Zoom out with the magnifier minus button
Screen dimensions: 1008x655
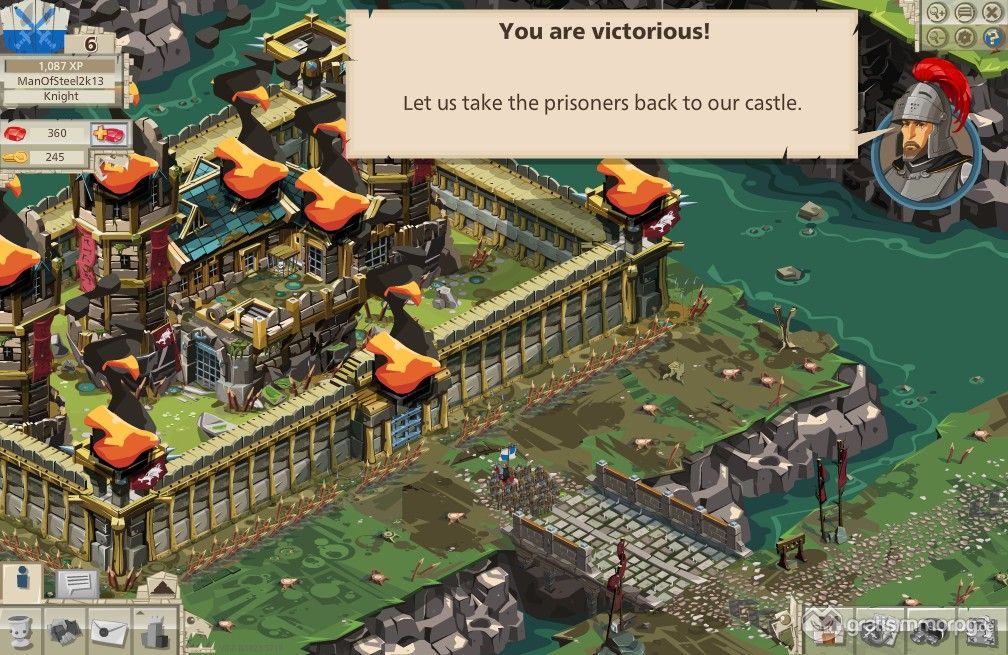click(x=938, y=38)
